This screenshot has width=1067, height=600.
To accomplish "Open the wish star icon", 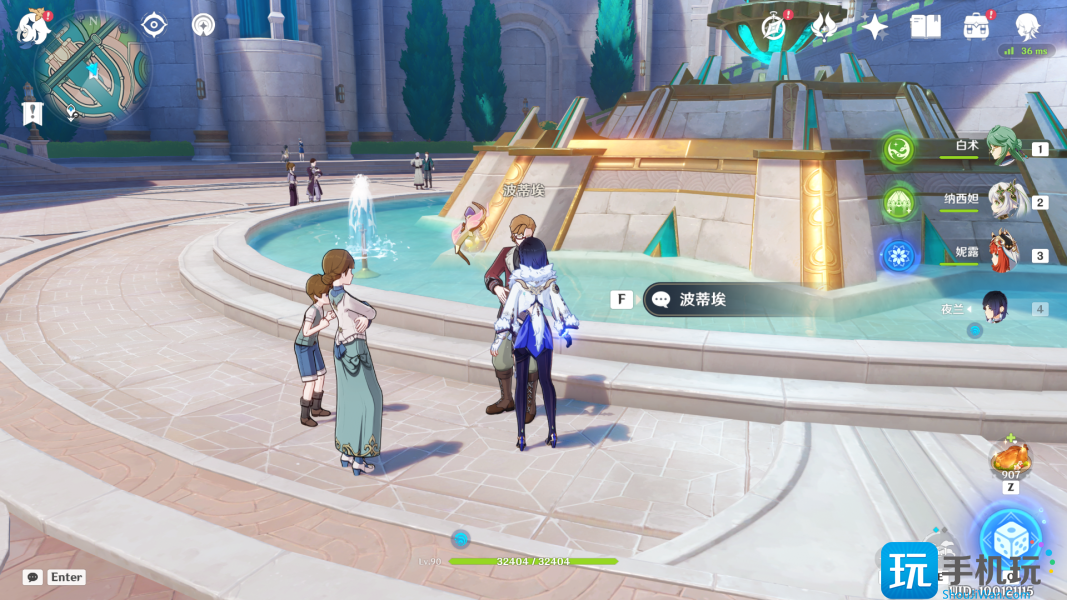I will (x=875, y=26).
